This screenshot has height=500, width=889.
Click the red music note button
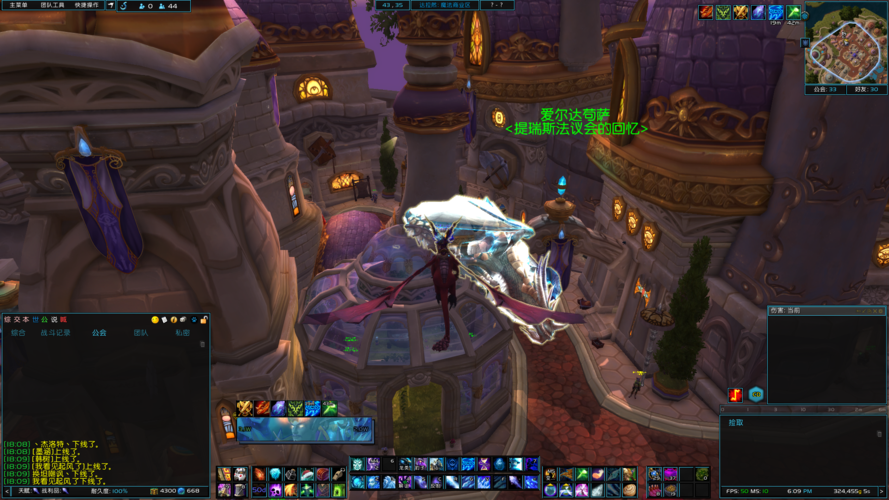tap(736, 394)
